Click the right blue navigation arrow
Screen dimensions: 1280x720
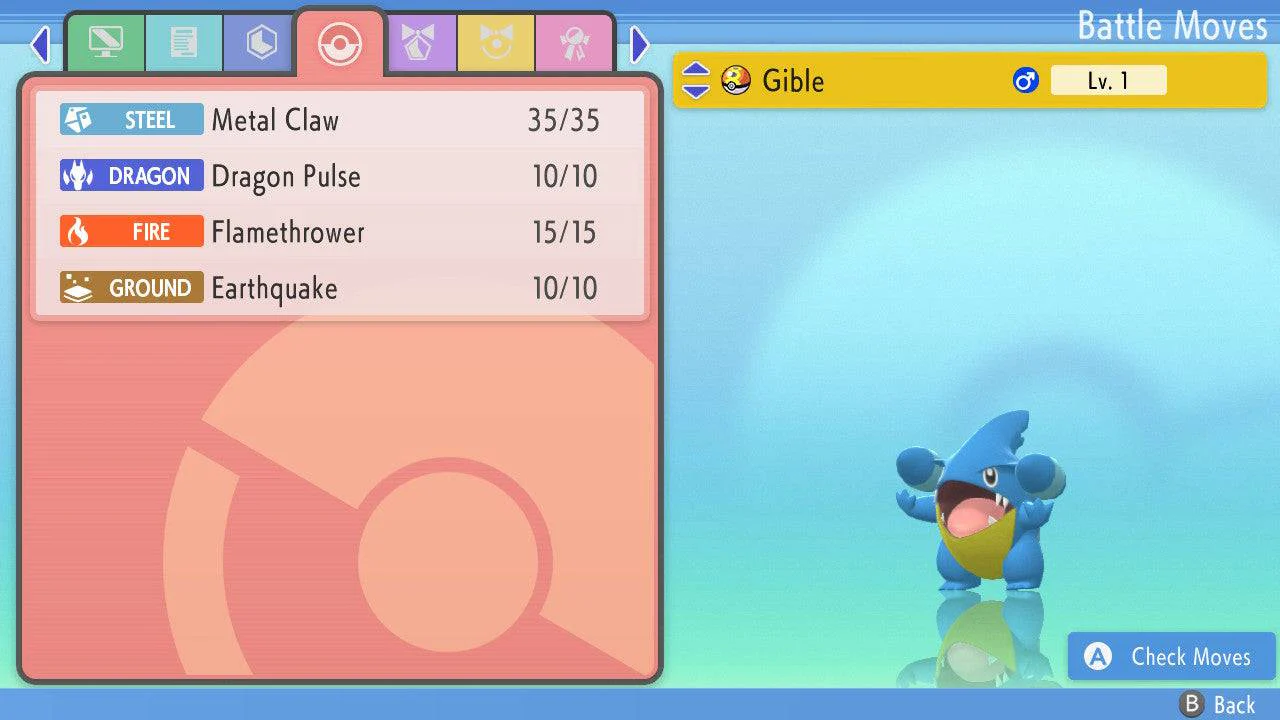tap(640, 44)
